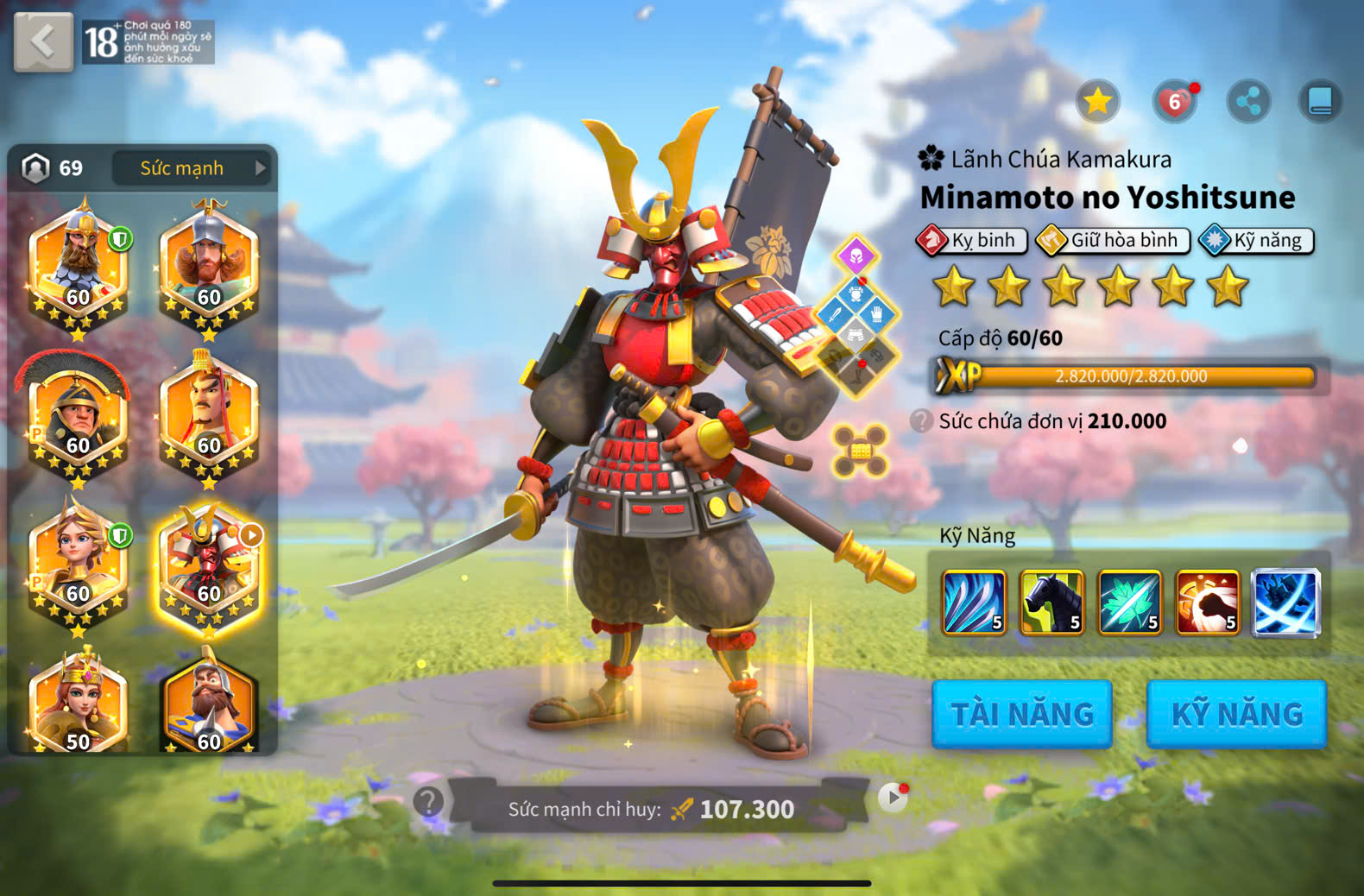Screen dimensions: 1364x896
Task: Click the gold star favorite icon
Action: pos(1097,102)
